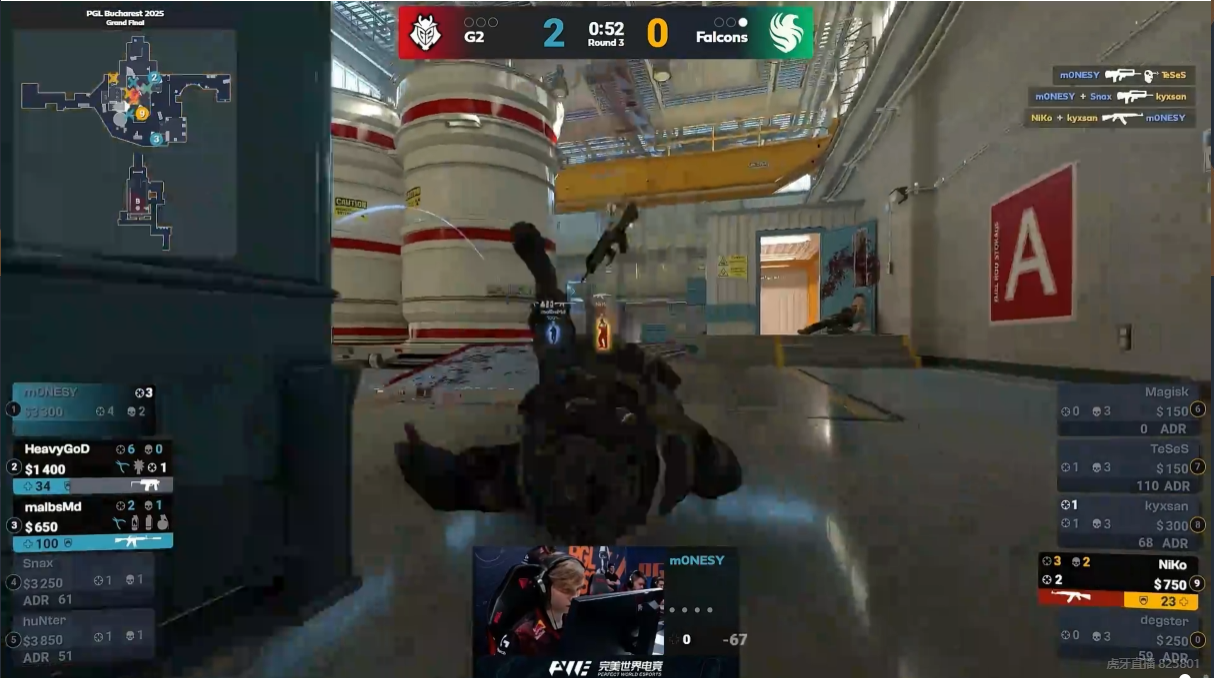Spectate NiKo via his player card

1118,581
